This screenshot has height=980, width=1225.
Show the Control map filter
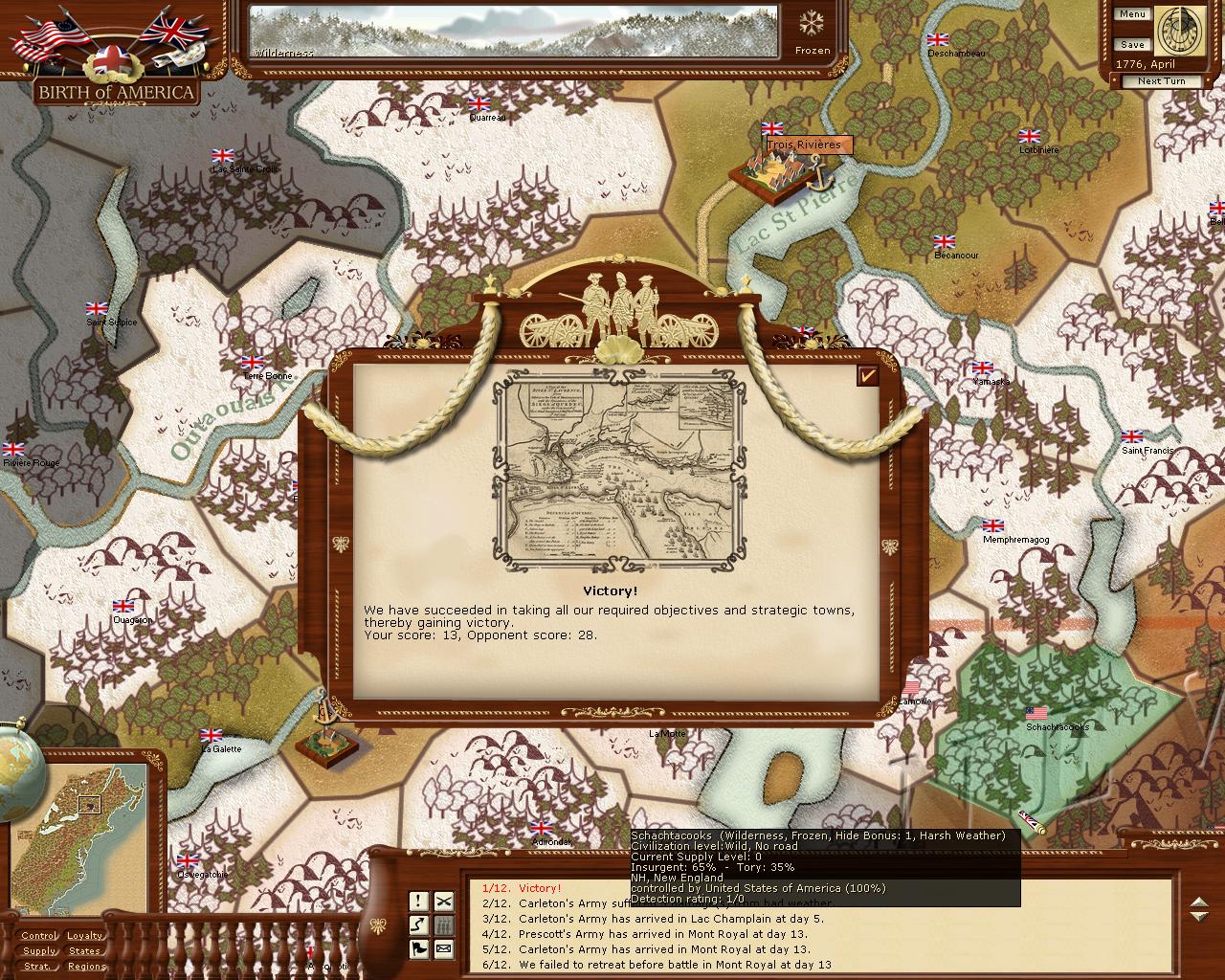coord(39,936)
